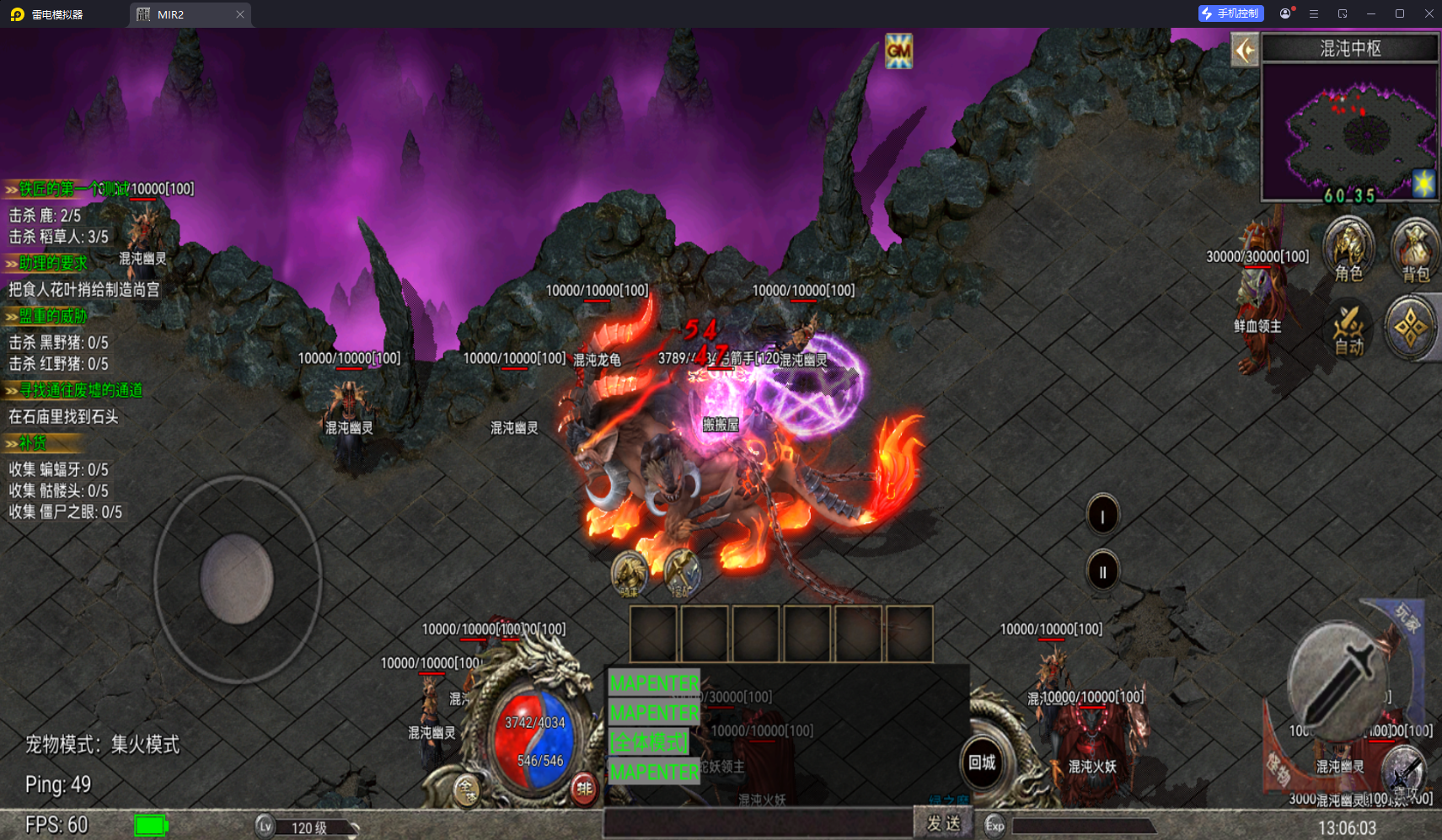Activate the 强攻 forced attack skill
The height and width of the screenshot is (840, 1442).
[1404, 774]
